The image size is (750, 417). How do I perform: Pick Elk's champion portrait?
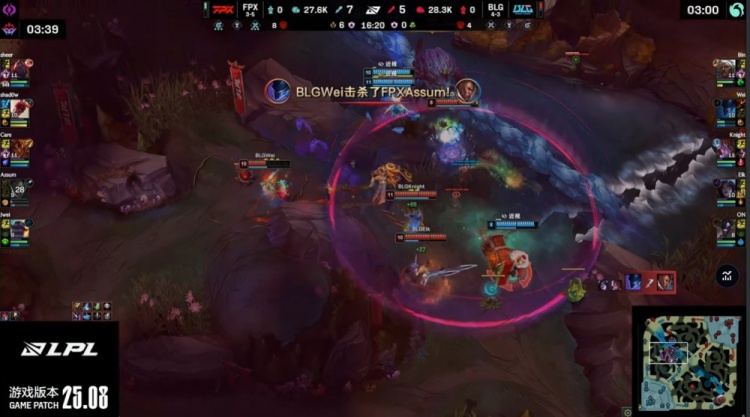click(727, 187)
